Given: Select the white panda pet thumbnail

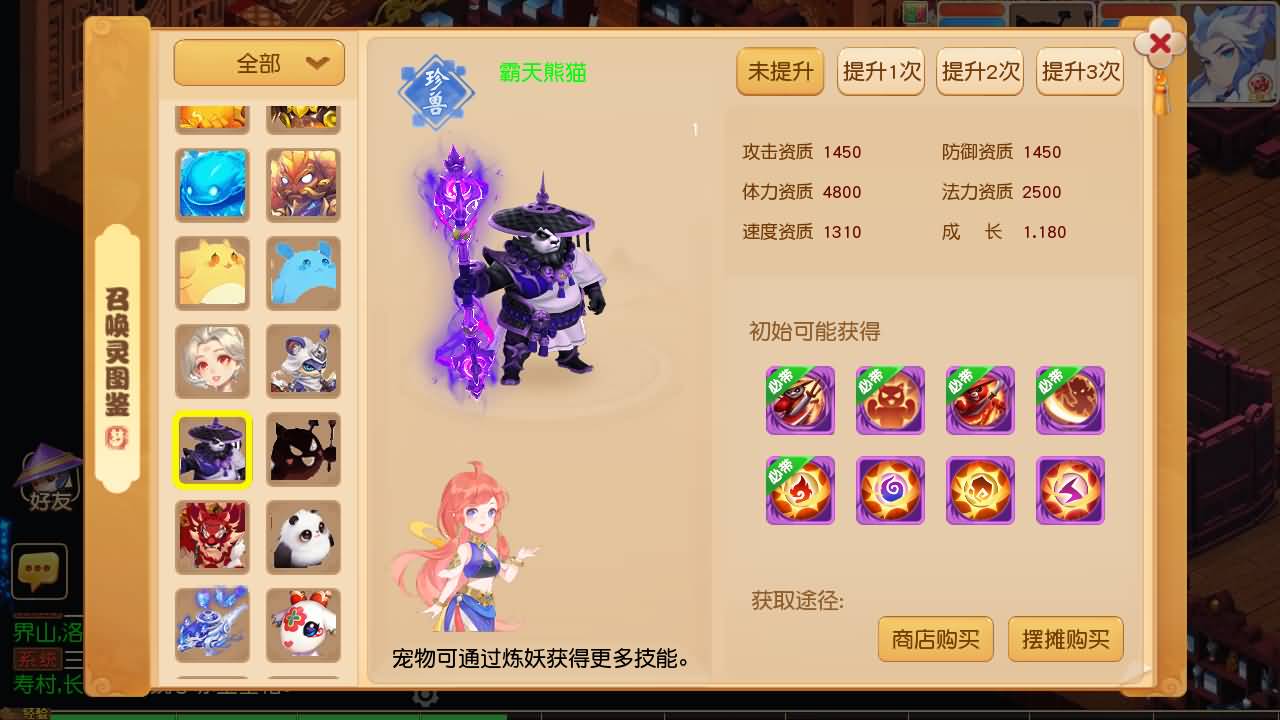Looking at the screenshot, I should 303,537.
